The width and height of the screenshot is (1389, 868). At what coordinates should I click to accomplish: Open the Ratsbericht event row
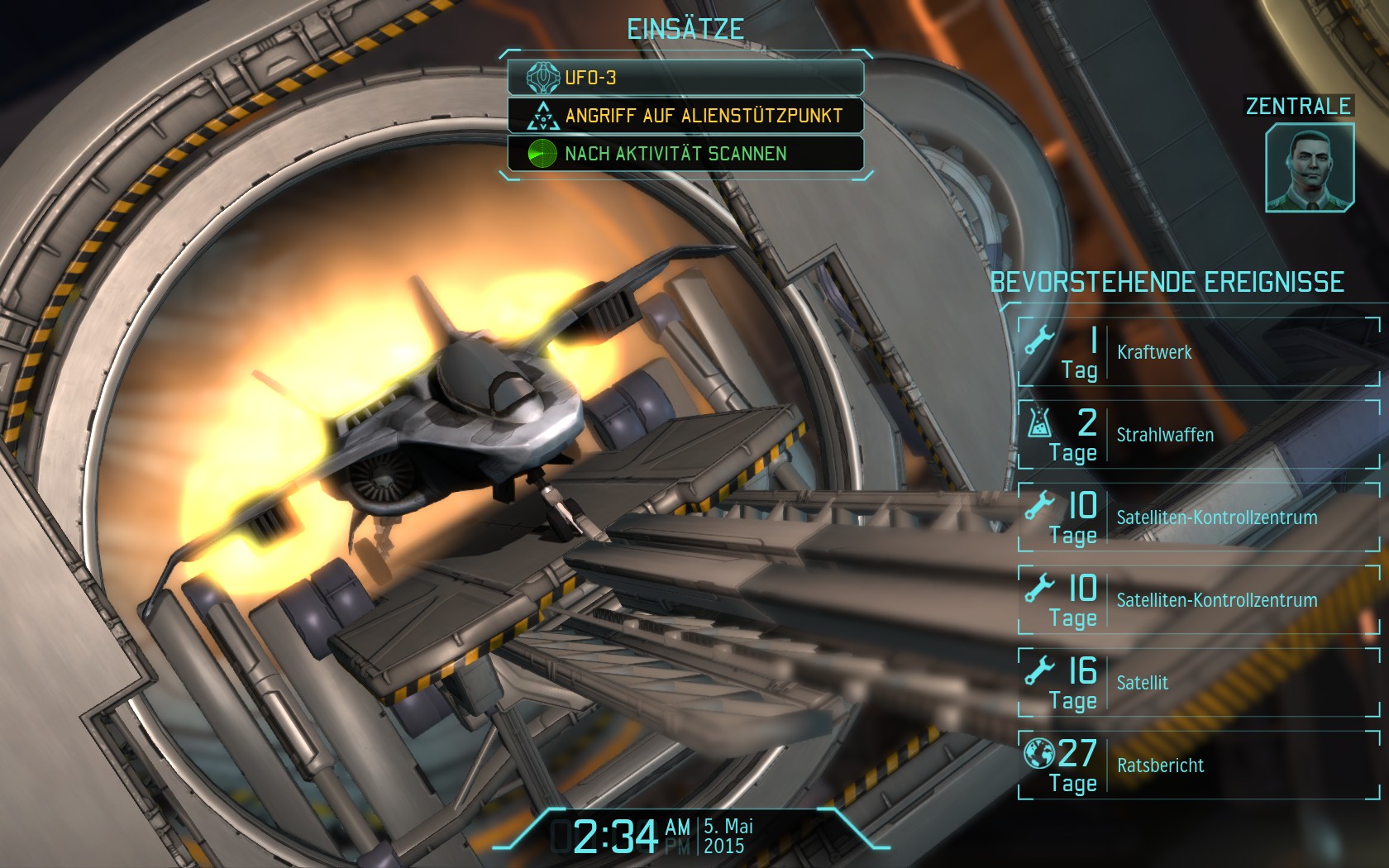coord(1199,765)
